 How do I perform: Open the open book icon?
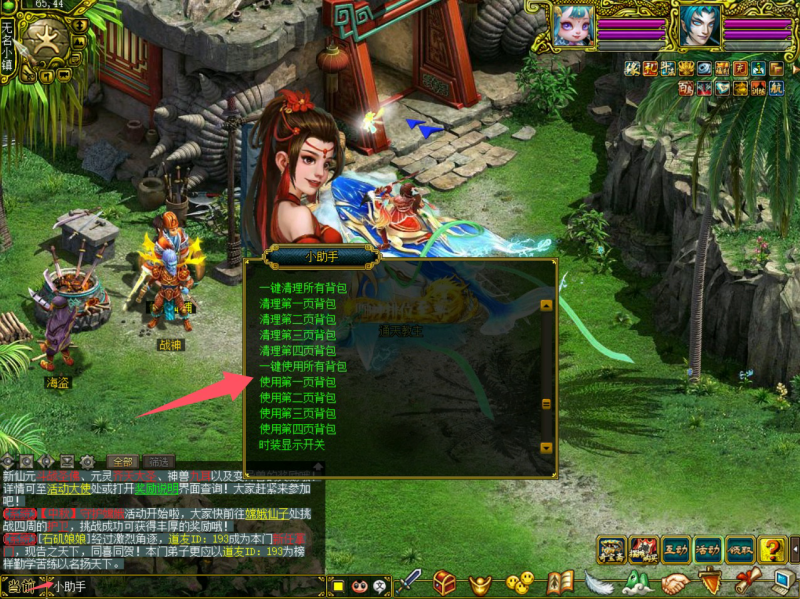(561, 582)
